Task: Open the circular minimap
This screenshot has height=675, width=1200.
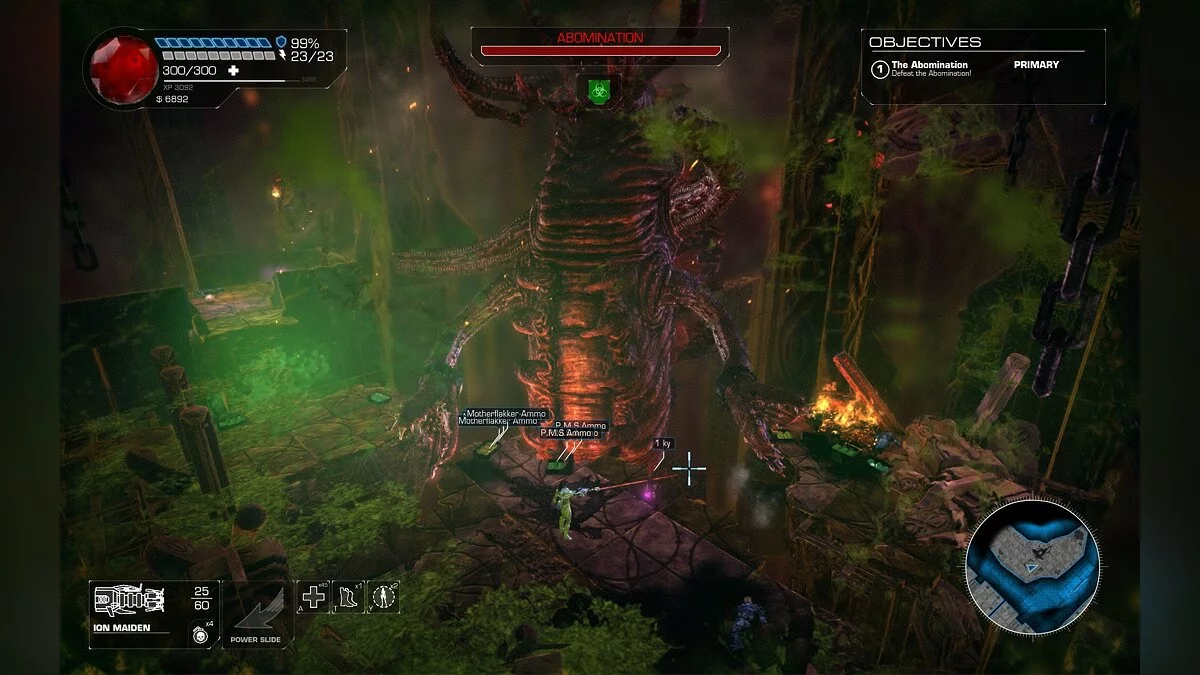Action: coord(1032,566)
